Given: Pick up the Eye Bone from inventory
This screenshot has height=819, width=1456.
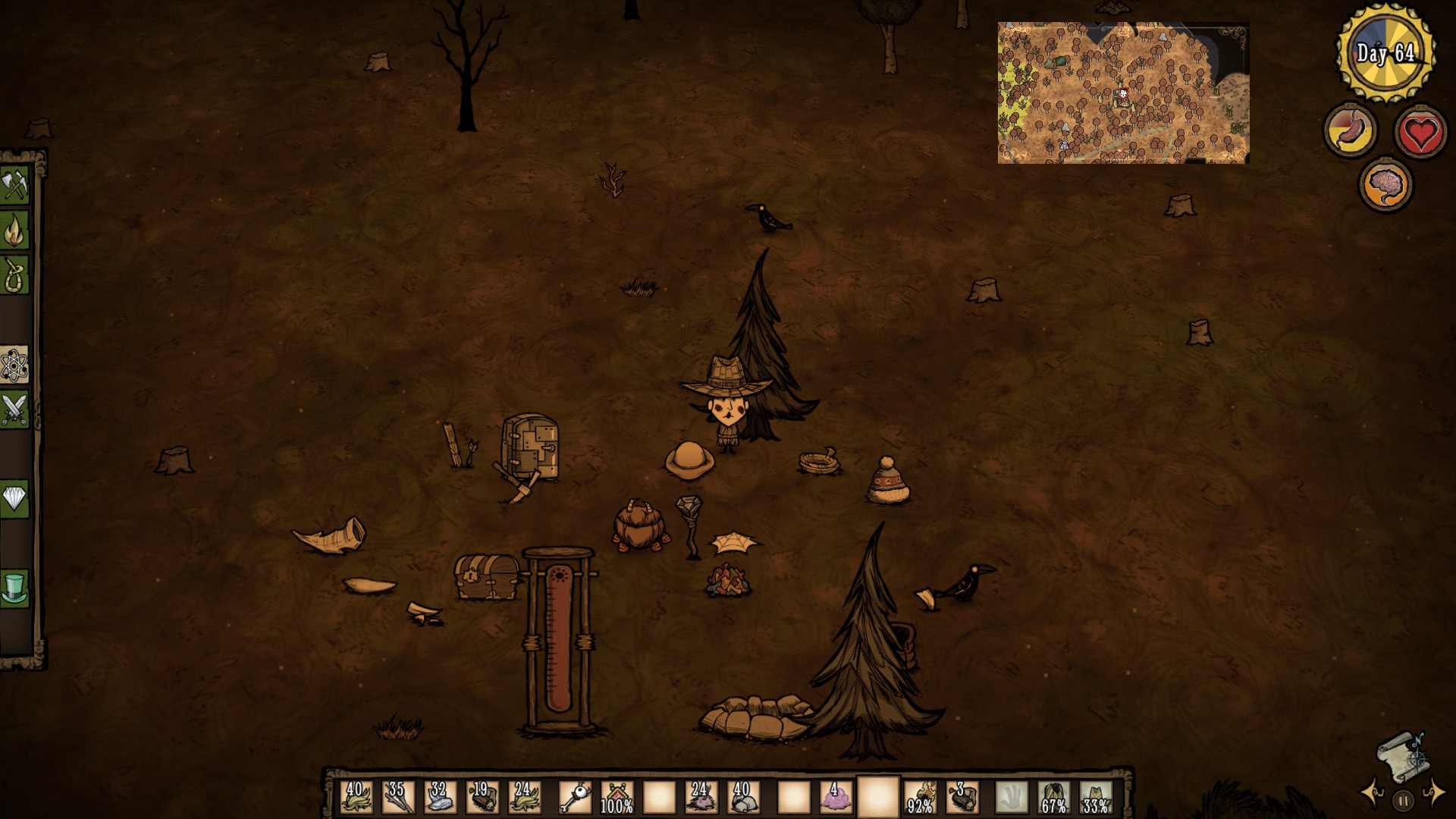Looking at the screenshot, I should tap(574, 798).
